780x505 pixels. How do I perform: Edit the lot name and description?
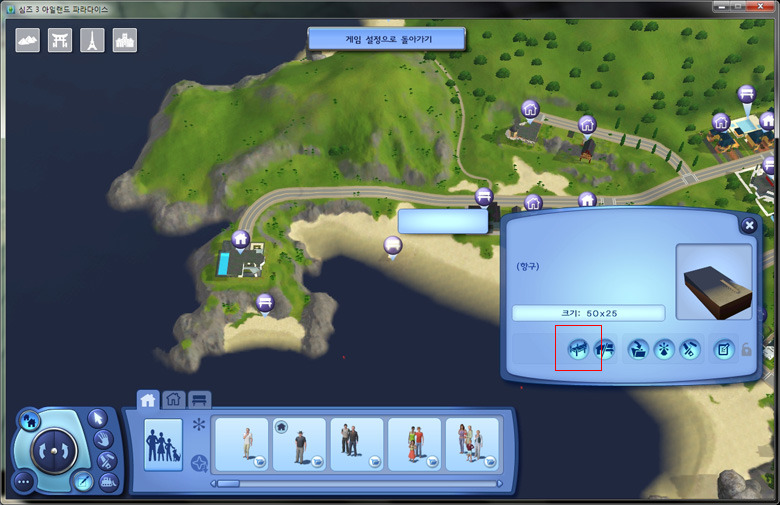(723, 349)
